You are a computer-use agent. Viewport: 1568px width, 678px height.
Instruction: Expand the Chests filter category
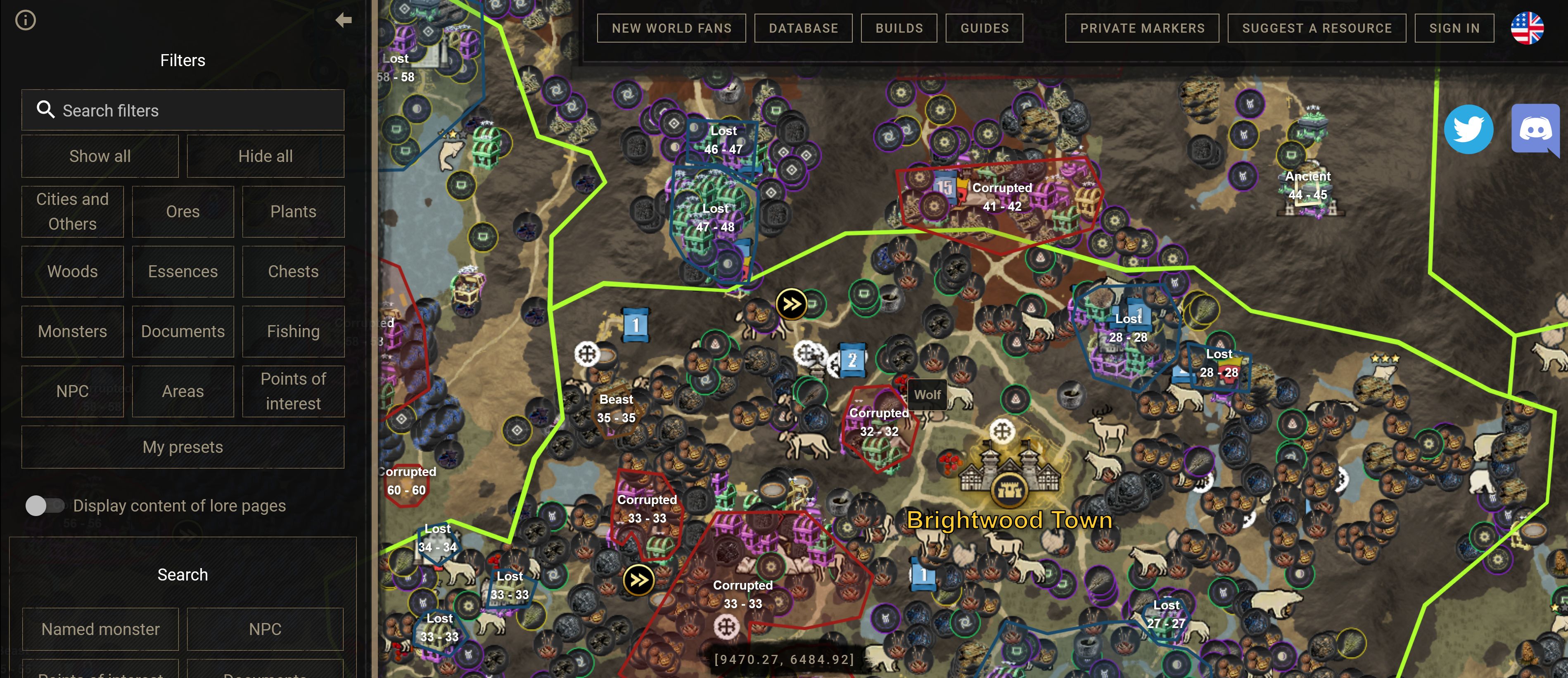(x=293, y=272)
